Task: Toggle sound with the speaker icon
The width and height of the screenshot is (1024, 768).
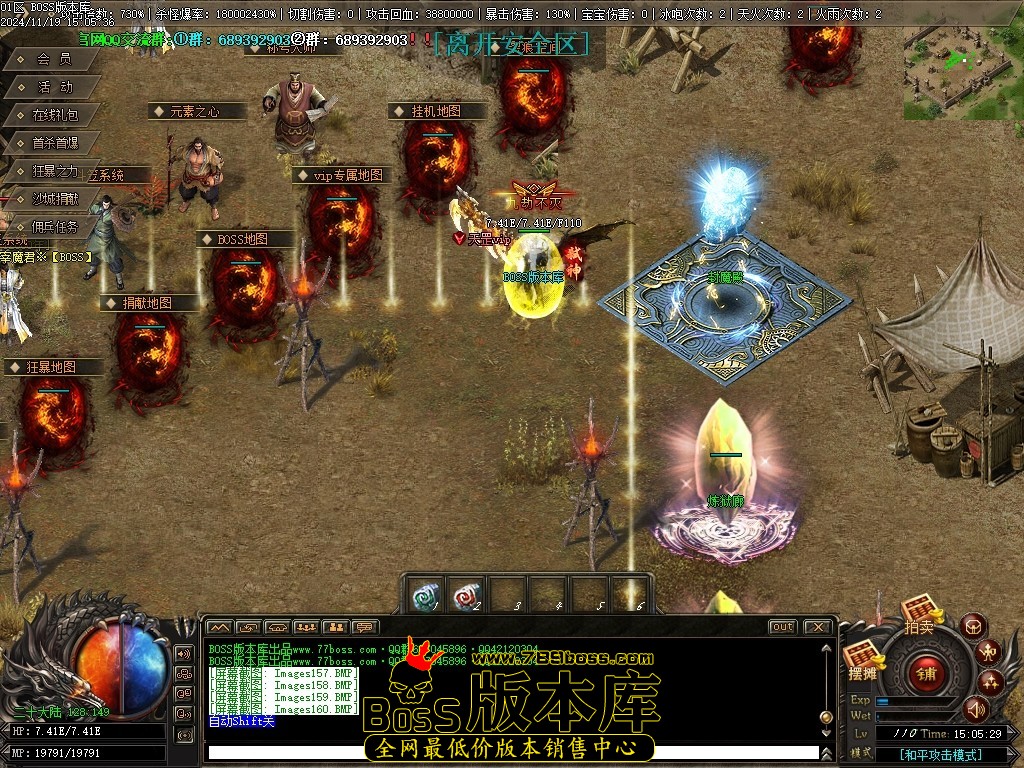Action: click(x=975, y=709)
